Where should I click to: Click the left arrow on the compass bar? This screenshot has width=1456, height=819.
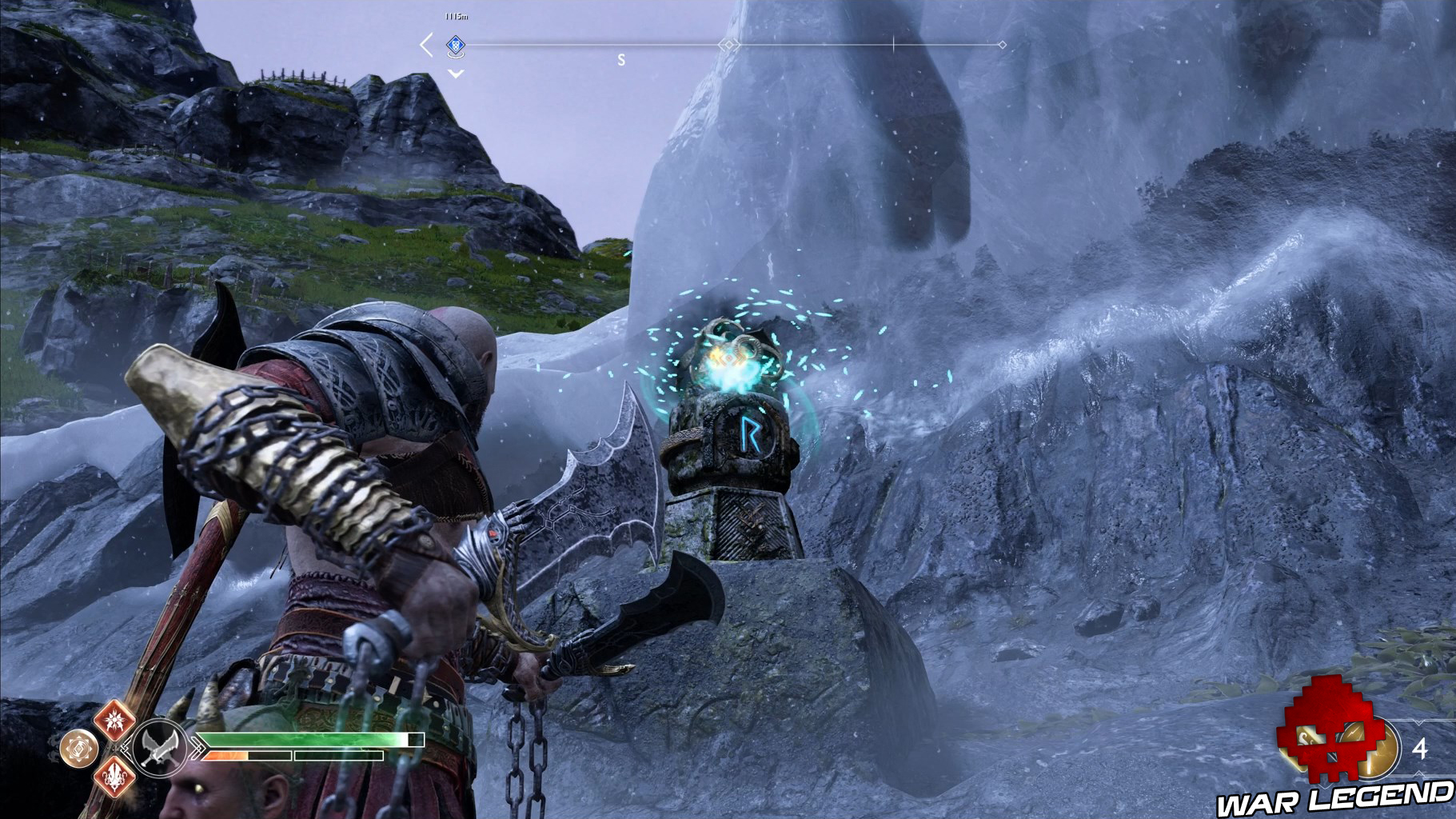point(426,45)
